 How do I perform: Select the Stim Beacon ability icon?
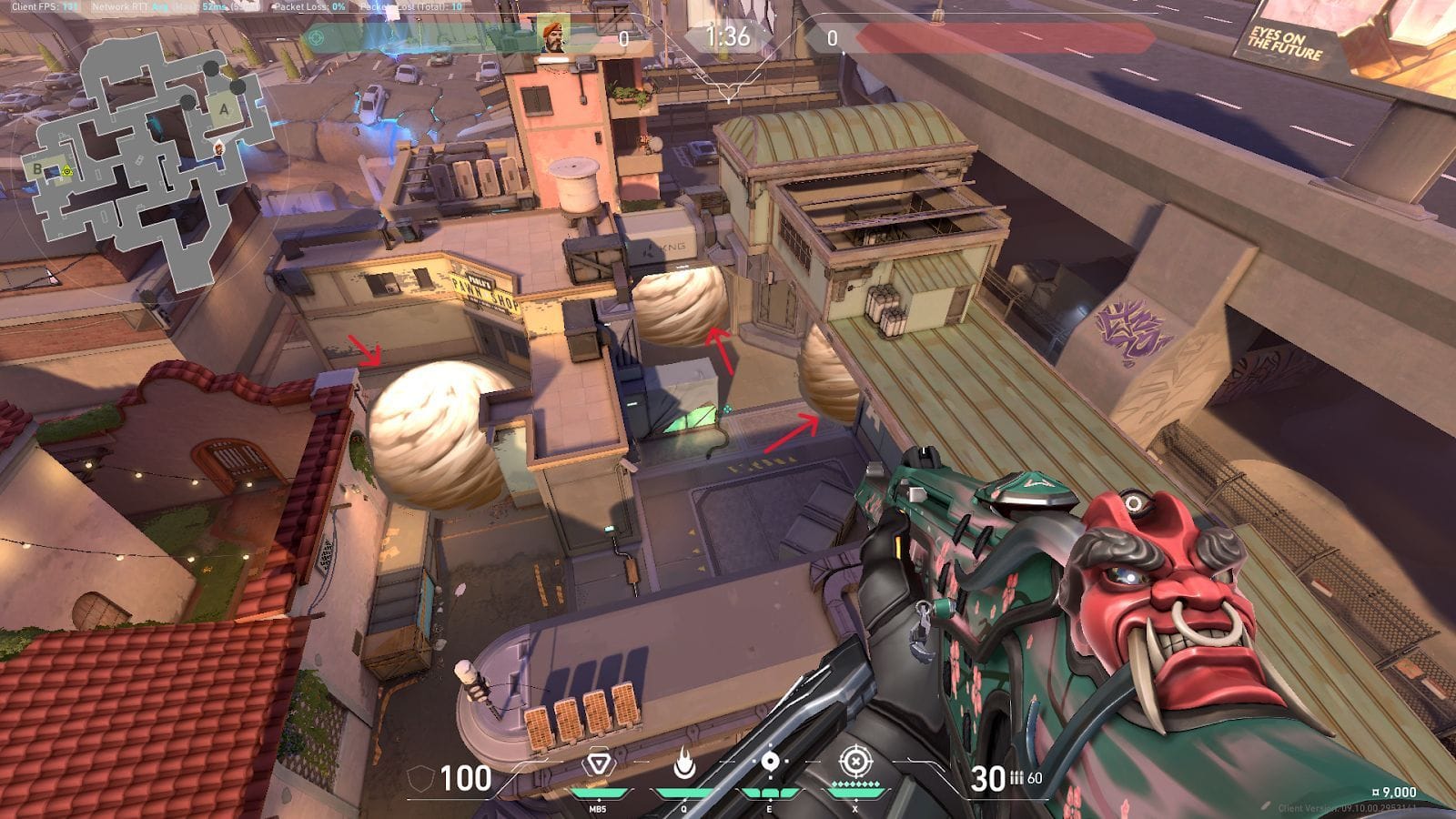(598, 764)
